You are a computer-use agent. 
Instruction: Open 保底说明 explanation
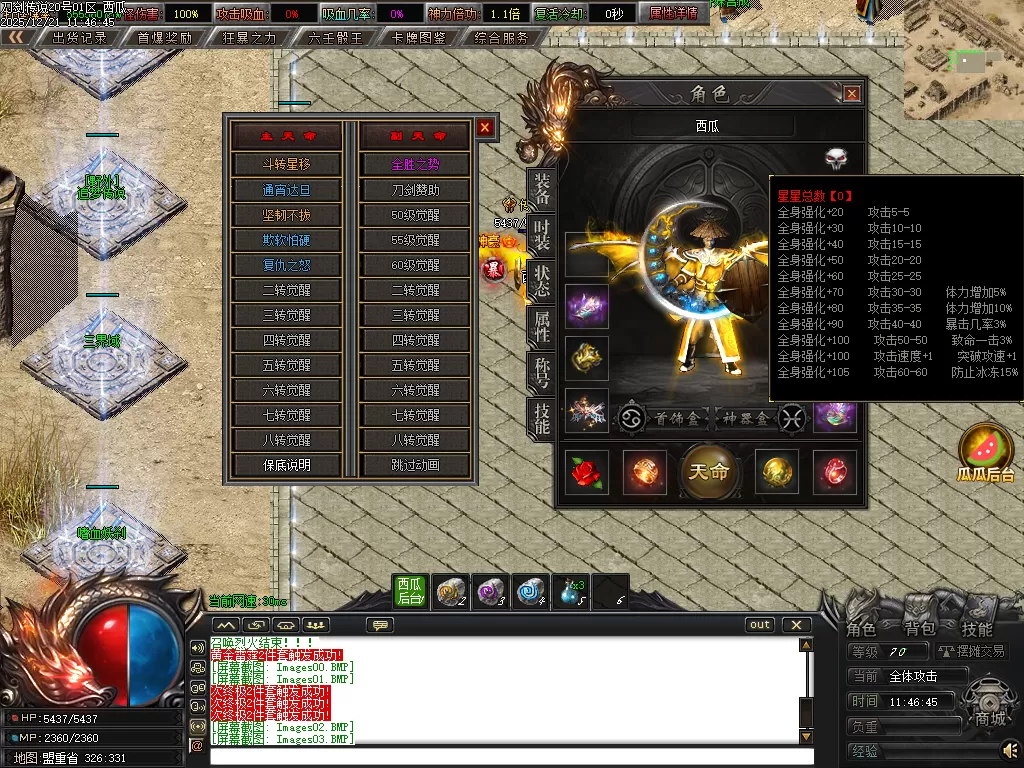(287, 465)
